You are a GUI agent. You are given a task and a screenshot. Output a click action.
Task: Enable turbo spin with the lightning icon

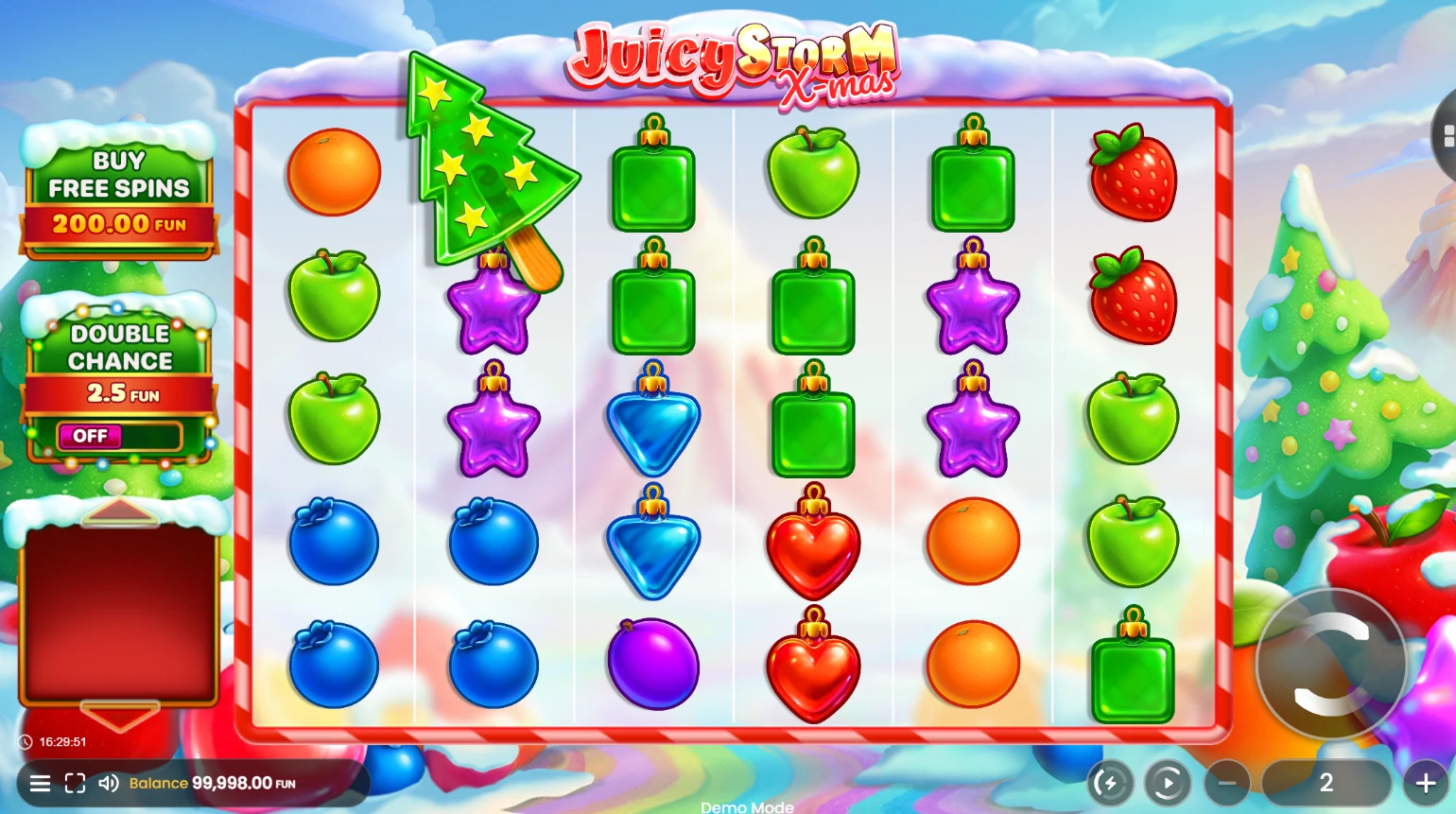pos(1110,783)
